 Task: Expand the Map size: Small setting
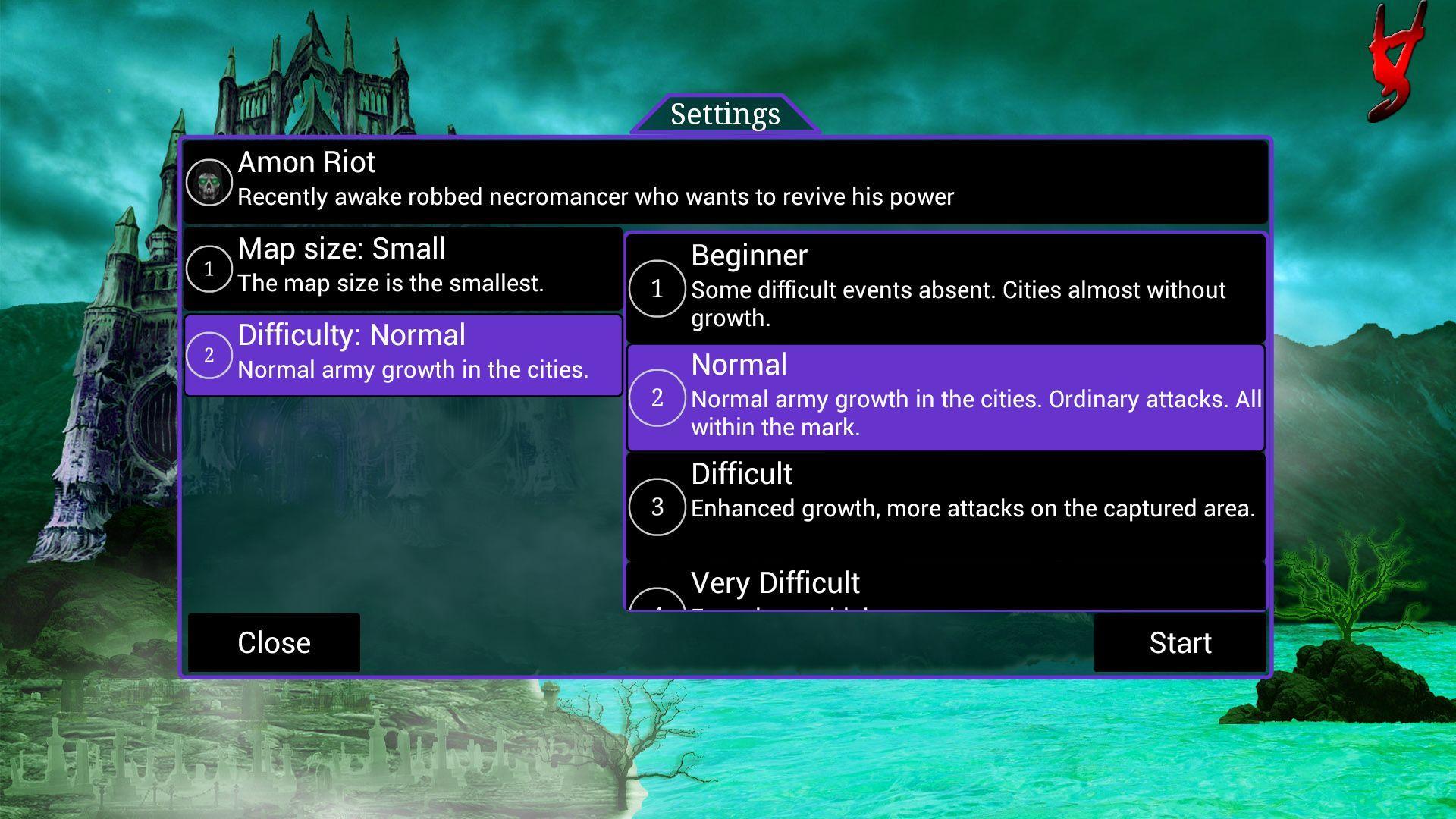pos(402,267)
